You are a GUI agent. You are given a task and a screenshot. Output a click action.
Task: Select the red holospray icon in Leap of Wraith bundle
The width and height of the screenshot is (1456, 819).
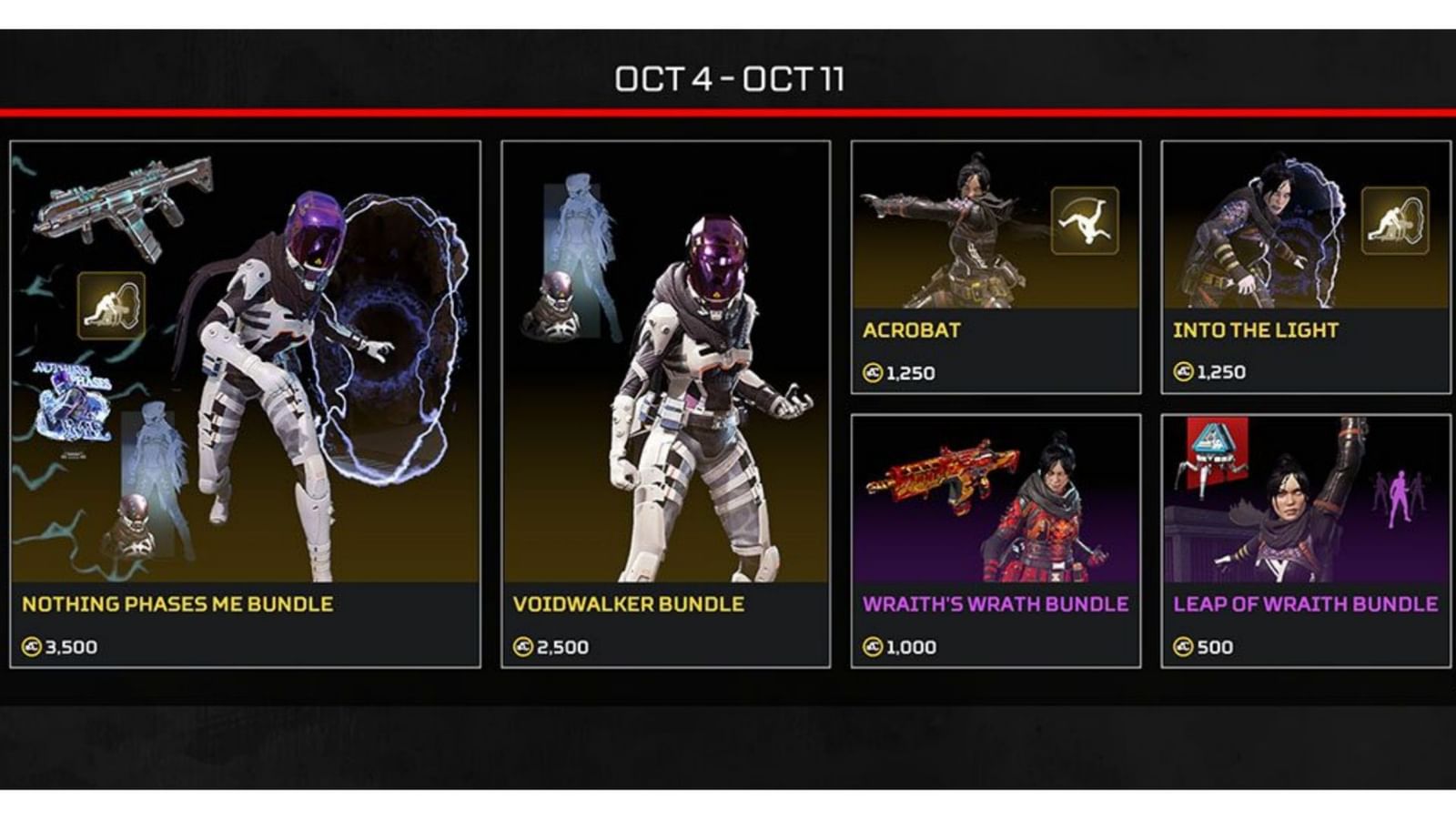coord(1218,446)
